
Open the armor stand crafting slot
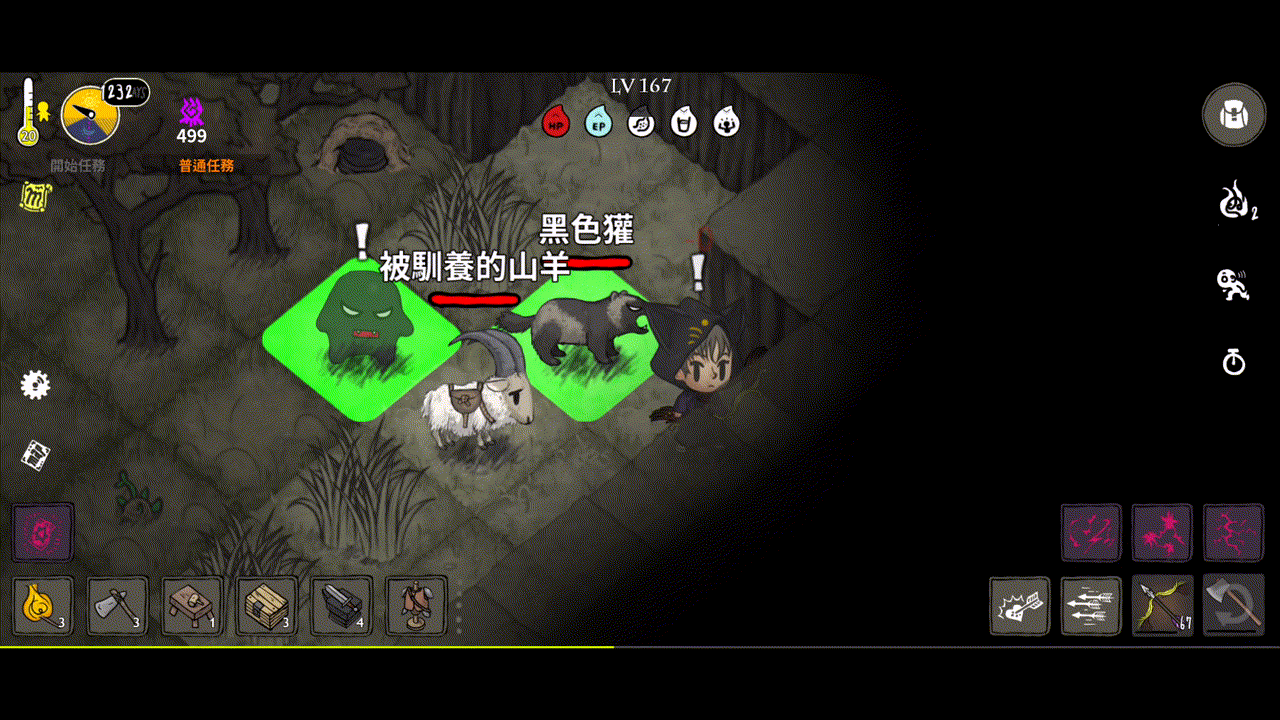tap(416, 606)
